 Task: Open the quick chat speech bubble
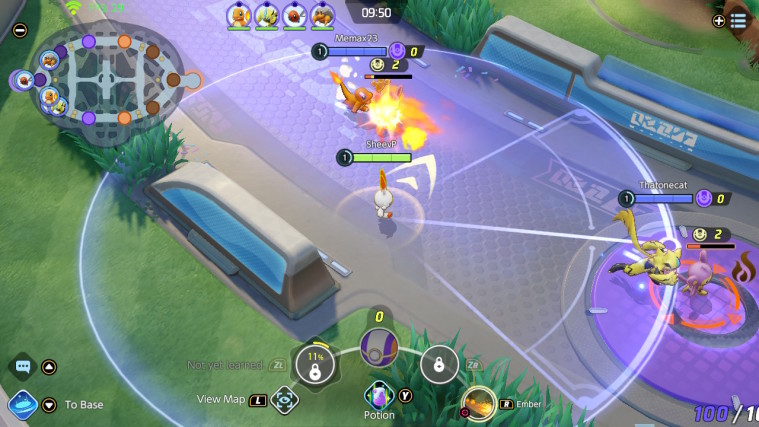pos(22,367)
